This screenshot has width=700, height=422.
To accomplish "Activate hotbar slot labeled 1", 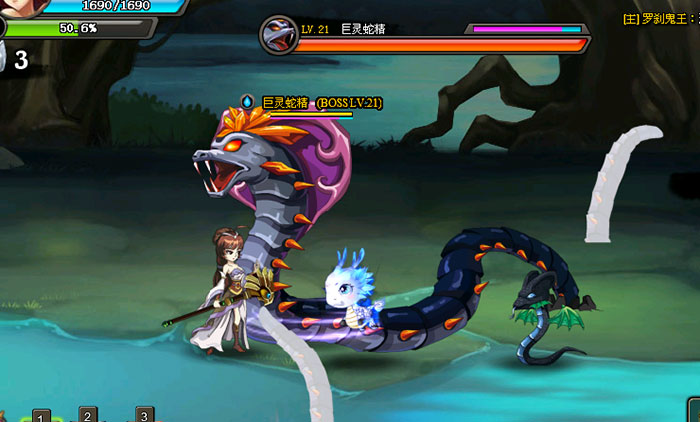I will point(41,415).
